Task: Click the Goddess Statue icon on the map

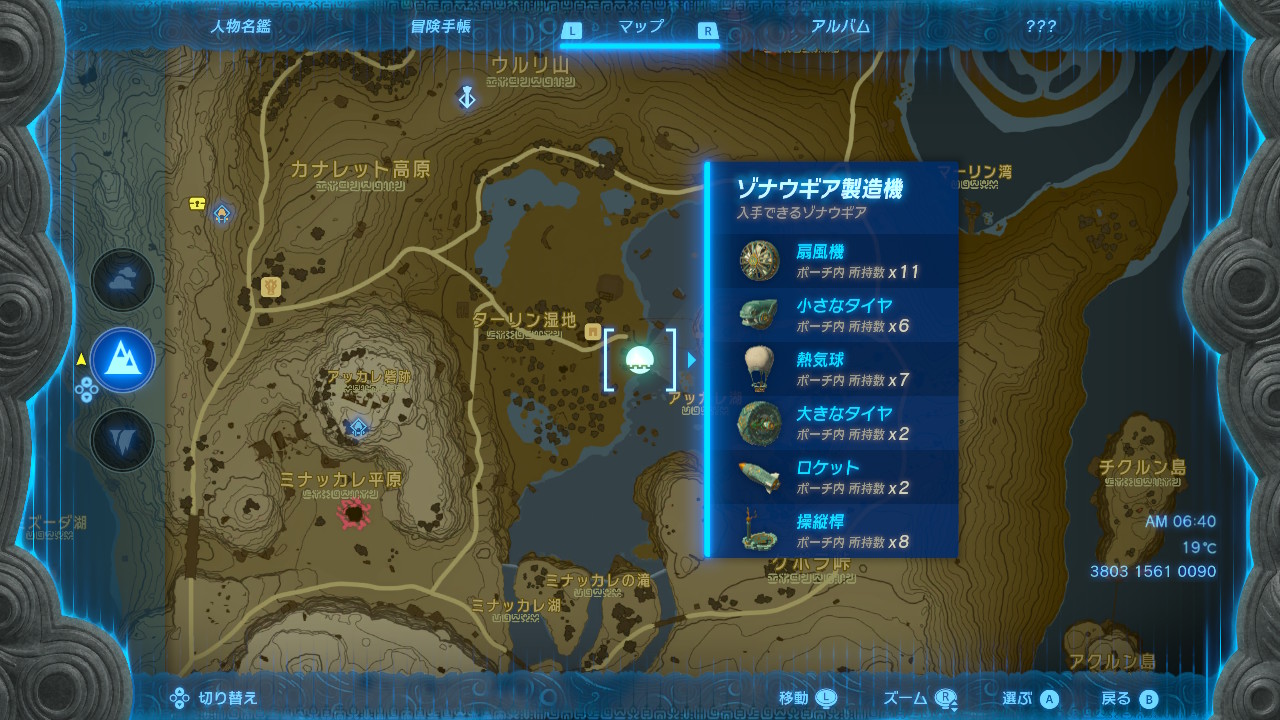Action: (270, 287)
